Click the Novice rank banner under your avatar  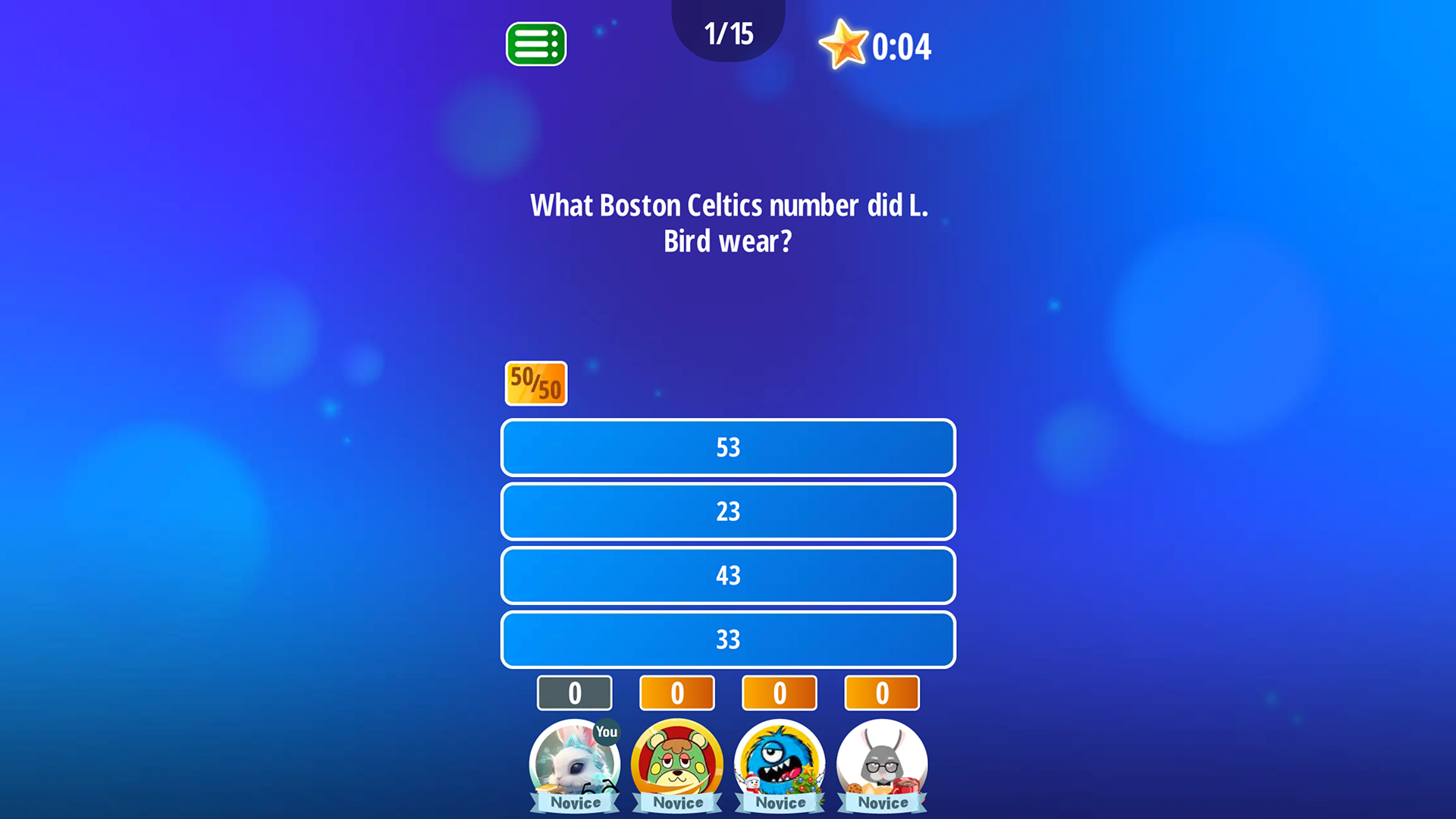(574, 802)
